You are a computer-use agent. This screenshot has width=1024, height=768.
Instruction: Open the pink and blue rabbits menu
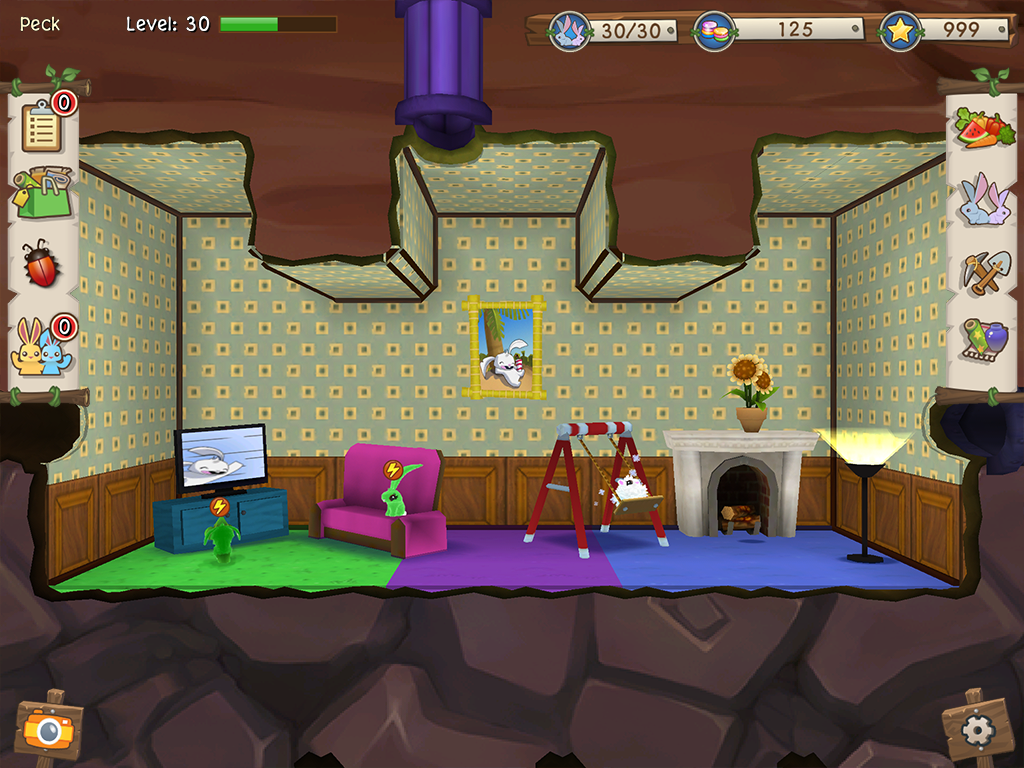coord(983,199)
